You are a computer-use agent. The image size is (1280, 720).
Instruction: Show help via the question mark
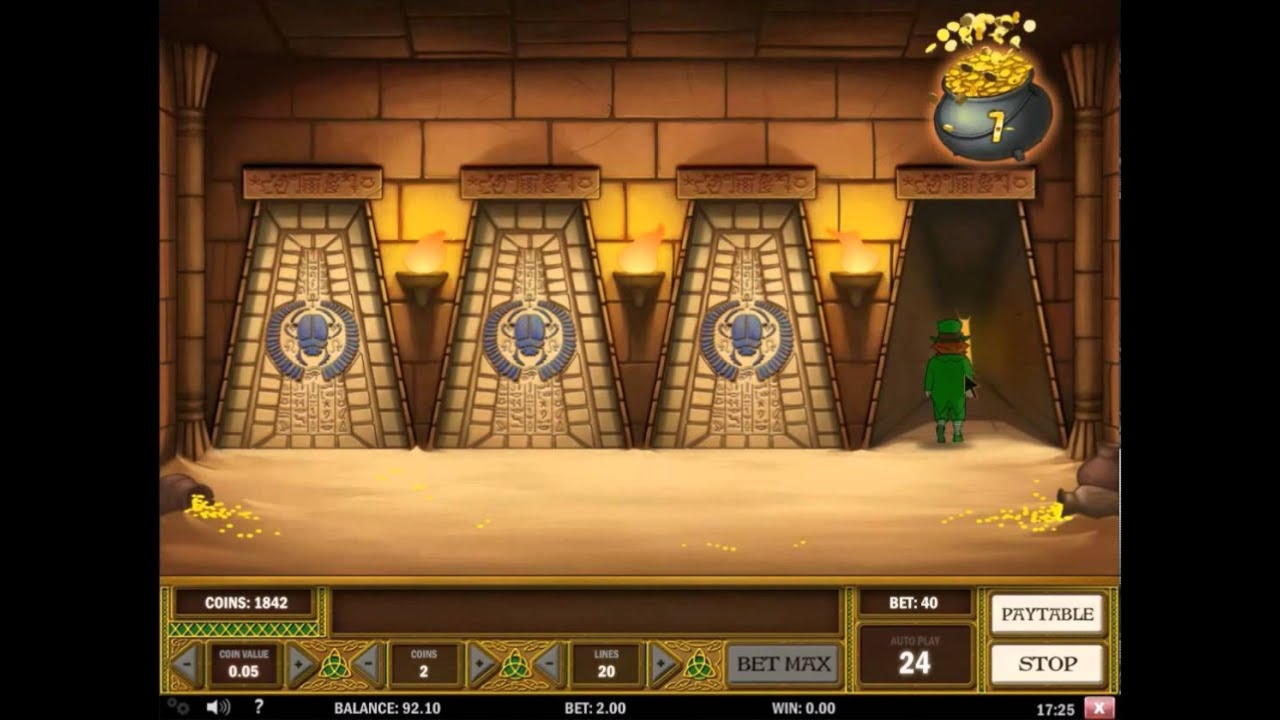[x=258, y=707]
